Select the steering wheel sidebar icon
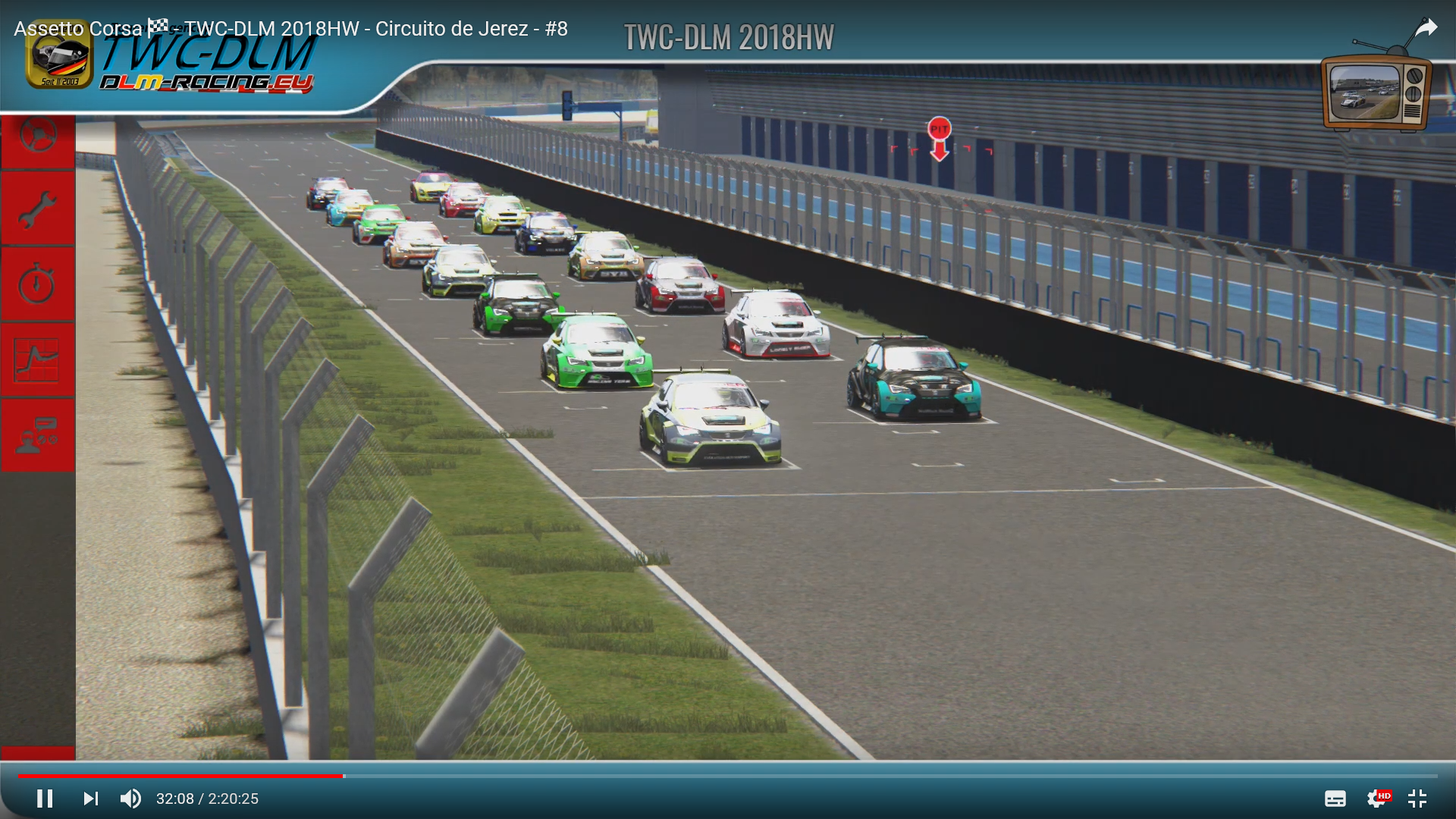1456x819 pixels. (x=38, y=137)
